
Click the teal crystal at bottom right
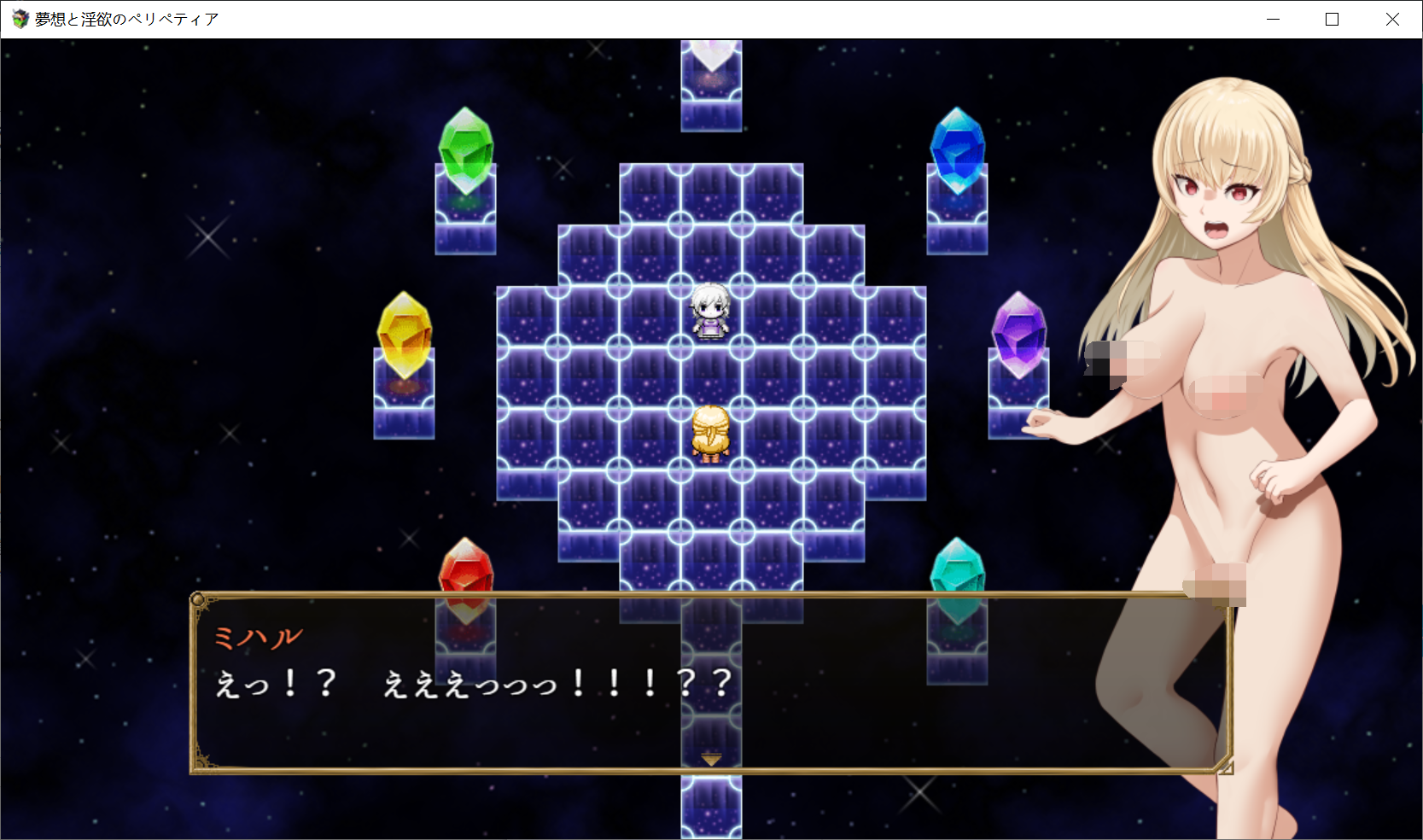coord(958,568)
